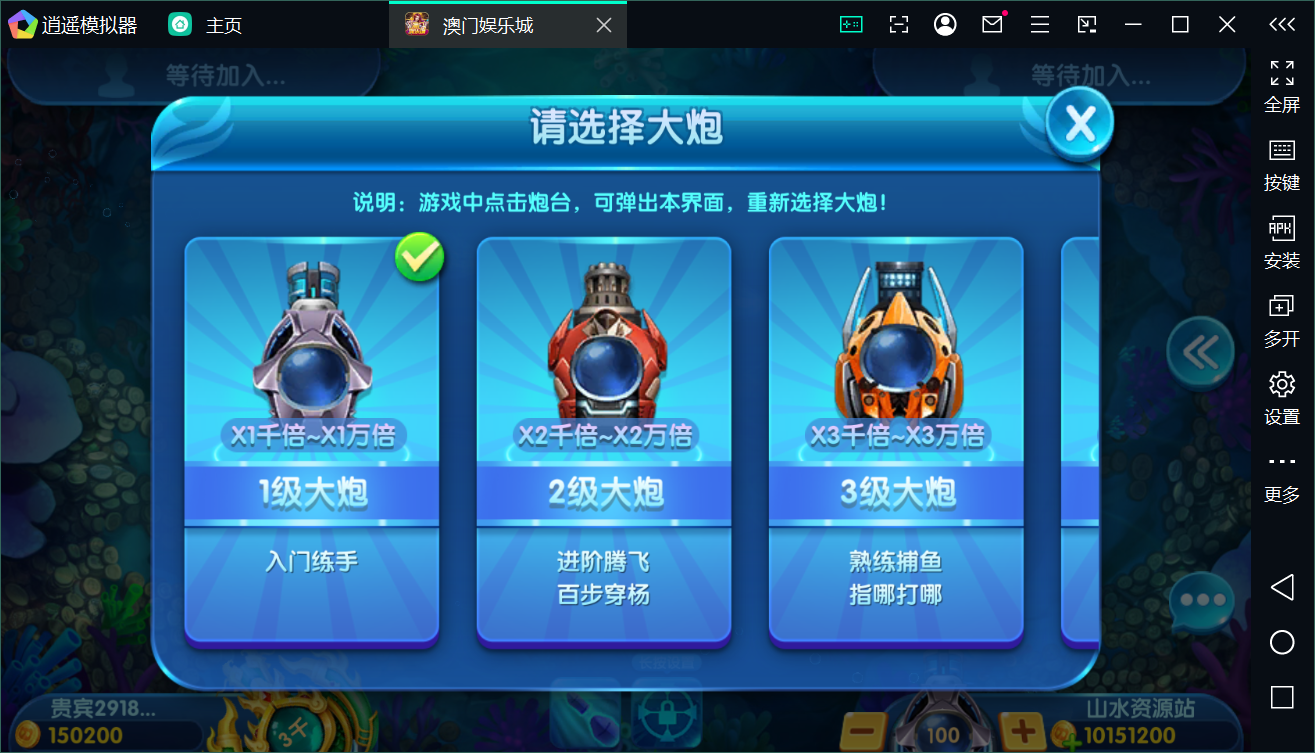
Task: Open the hamburger menu in the title bar
Action: pyautogui.click(x=1038, y=23)
